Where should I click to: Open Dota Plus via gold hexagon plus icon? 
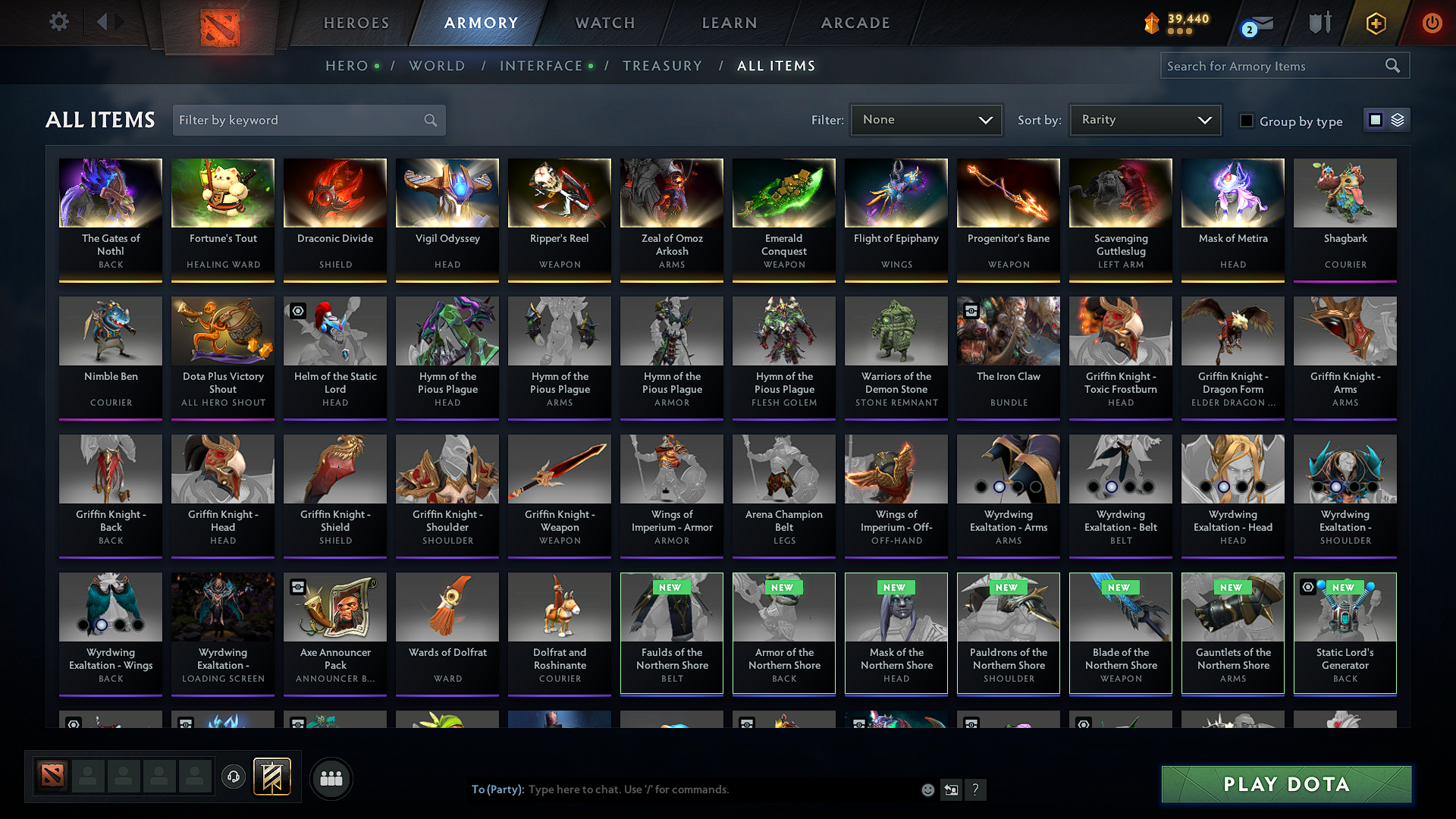point(1375,24)
